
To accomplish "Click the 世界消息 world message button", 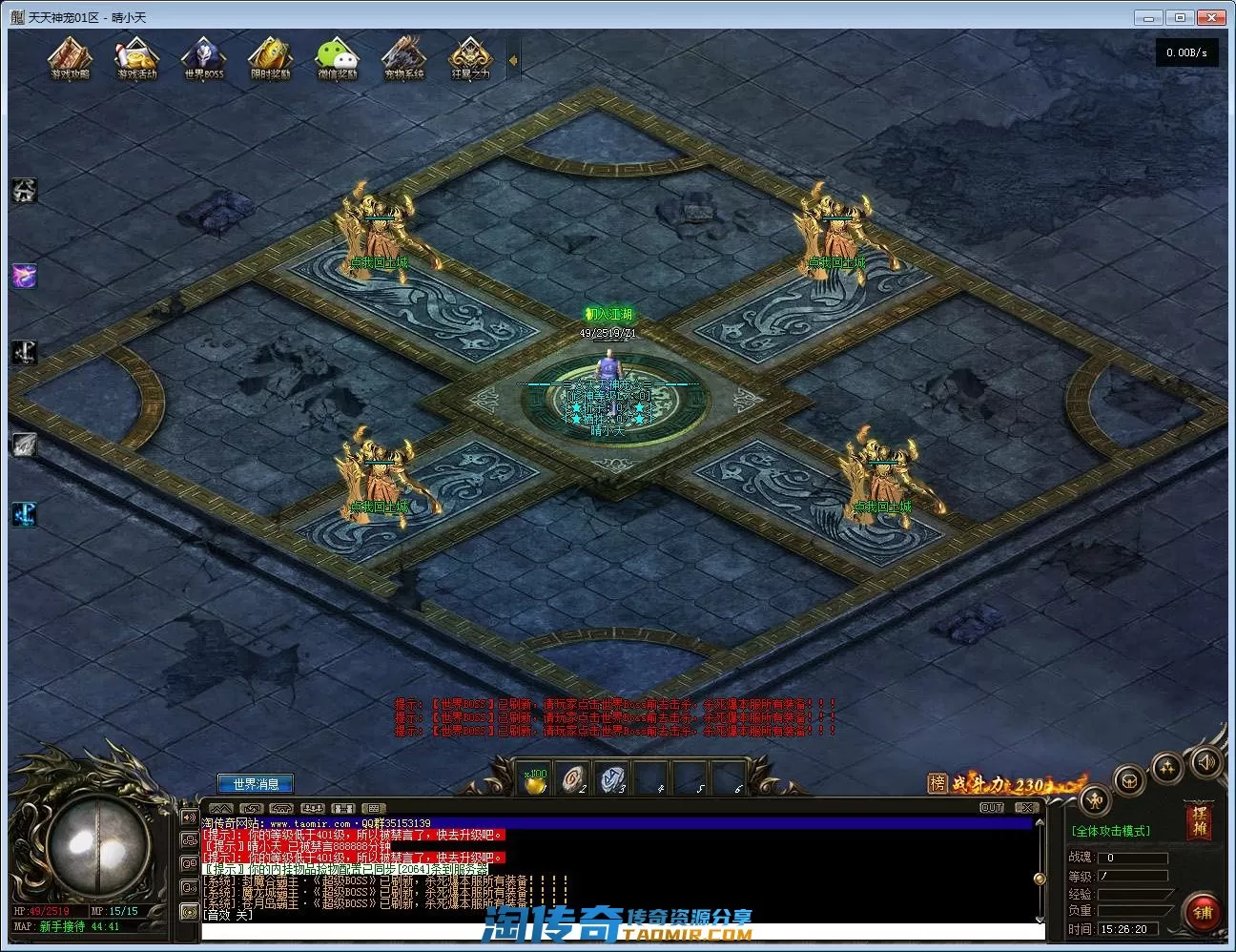I will click(x=256, y=784).
